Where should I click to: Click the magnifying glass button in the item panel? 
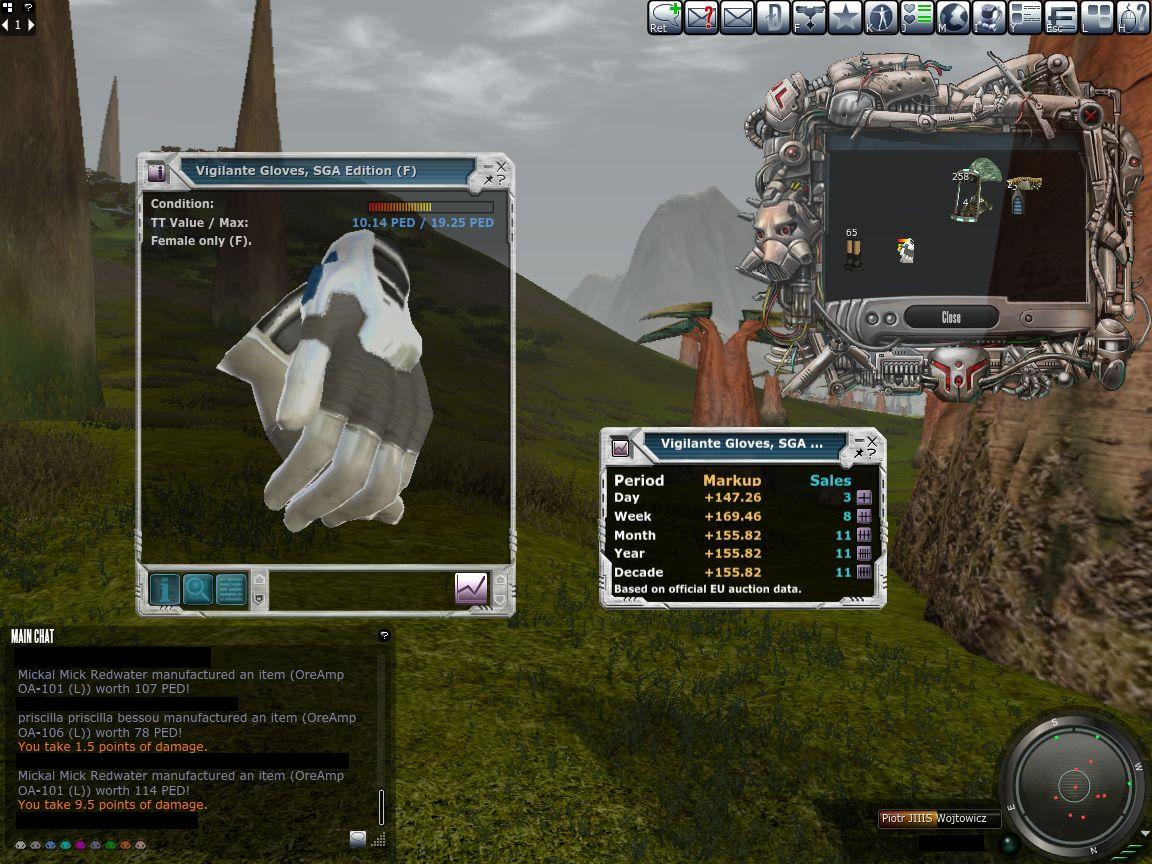point(198,589)
